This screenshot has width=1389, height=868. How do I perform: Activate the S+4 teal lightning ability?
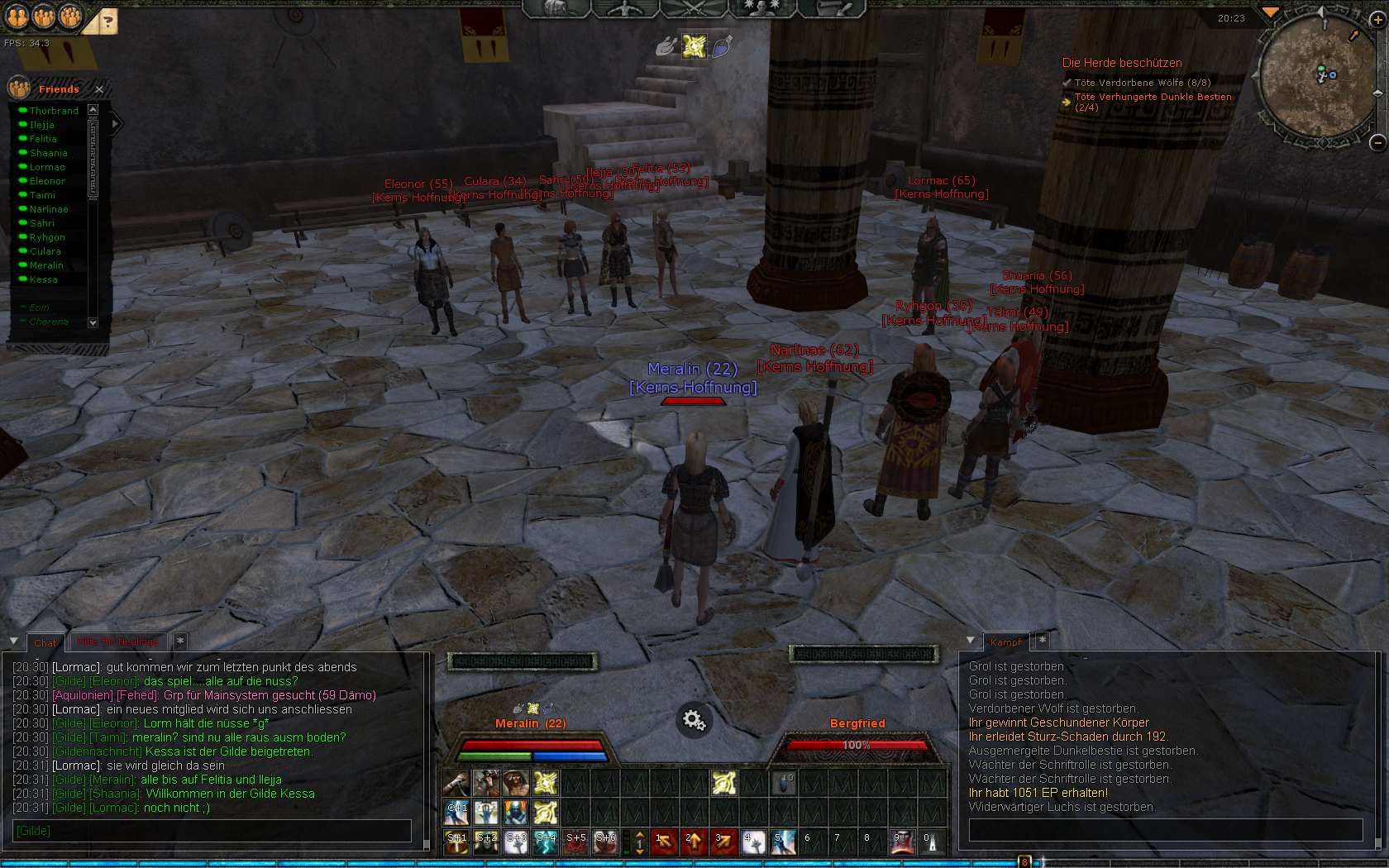pos(546,842)
